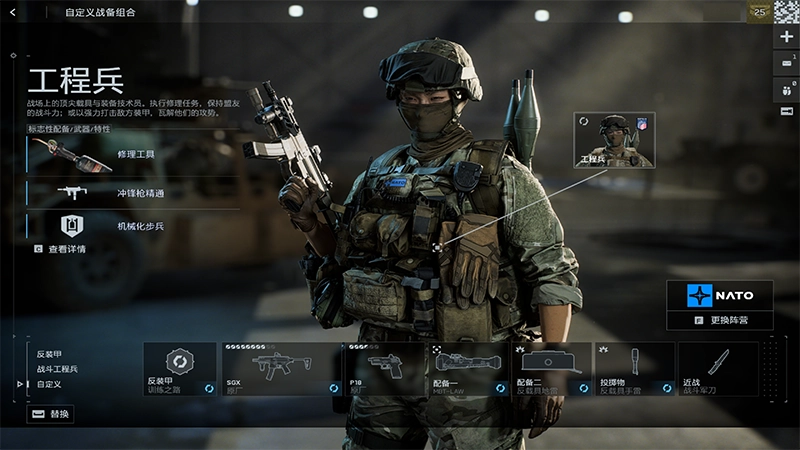Switch faction with the NATO button
Screen dimensions: 800x450
pos(720,295)
